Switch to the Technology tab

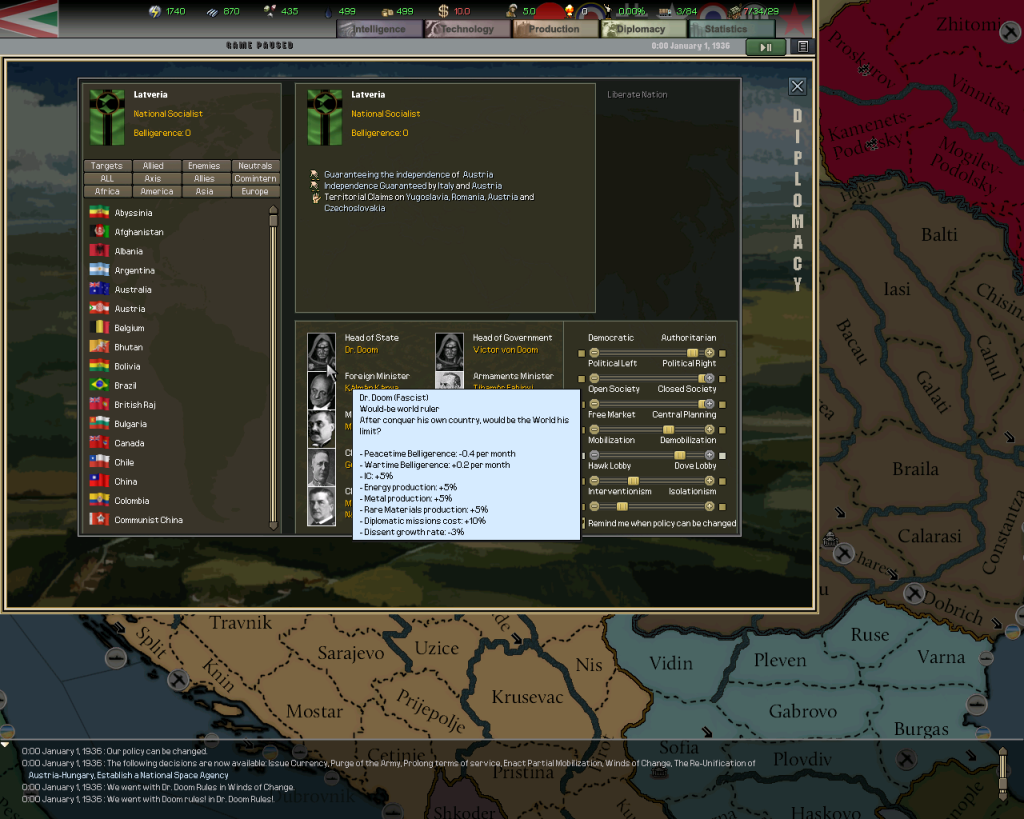[466, 29]
